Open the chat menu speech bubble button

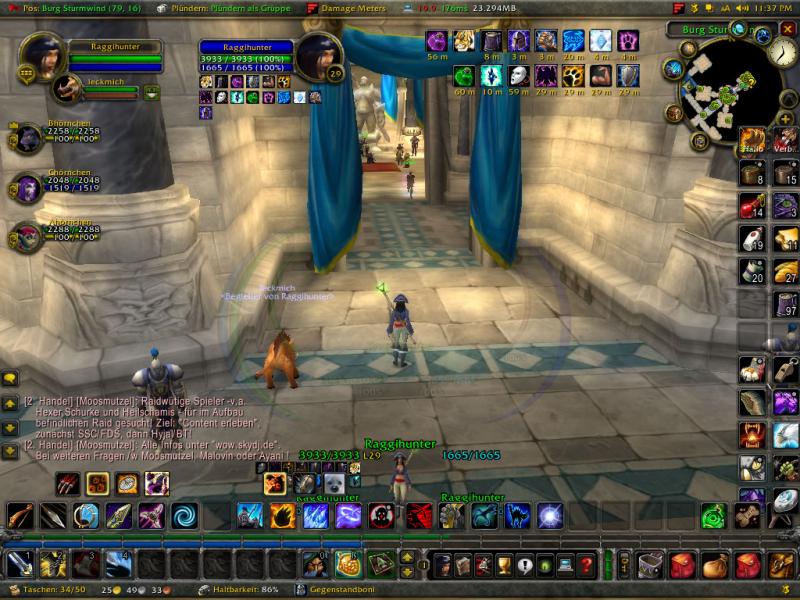coord(10,378)
